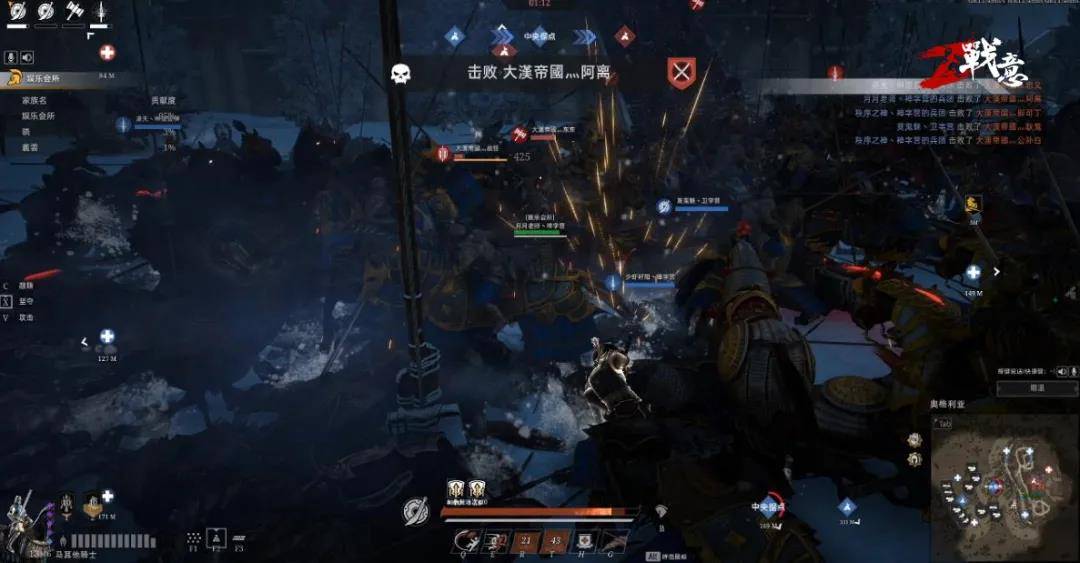Click the crossed swords shield icon
The image size is (1080, 563).
681,72
